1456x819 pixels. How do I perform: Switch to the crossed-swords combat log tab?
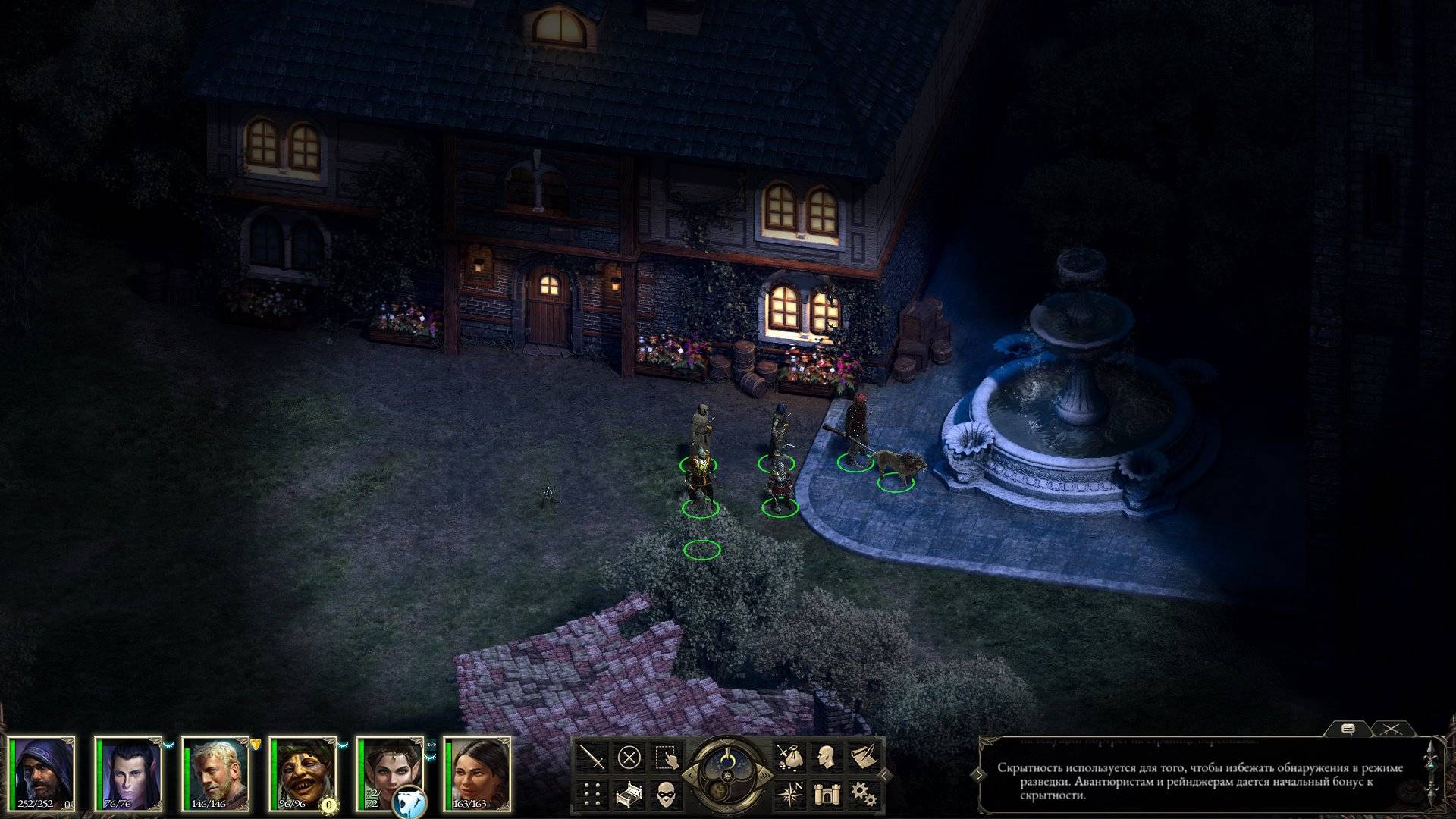coord(1391,730)
